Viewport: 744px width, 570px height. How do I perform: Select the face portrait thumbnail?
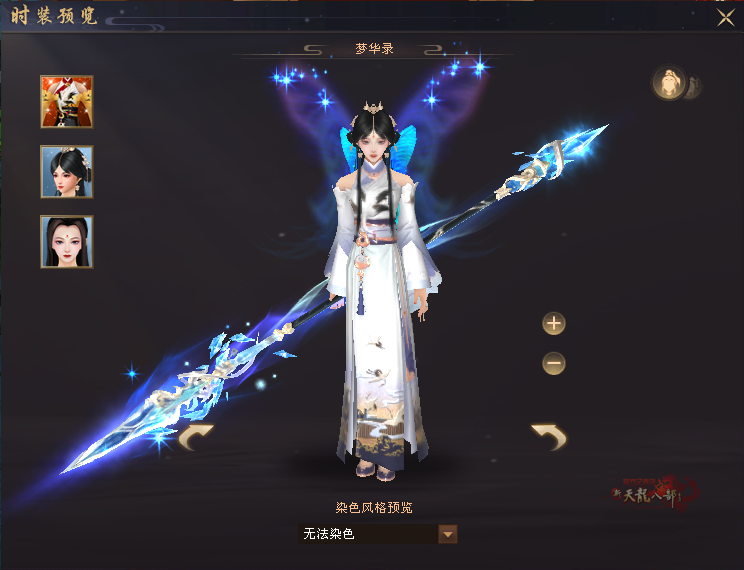click(x=67, y=242)
